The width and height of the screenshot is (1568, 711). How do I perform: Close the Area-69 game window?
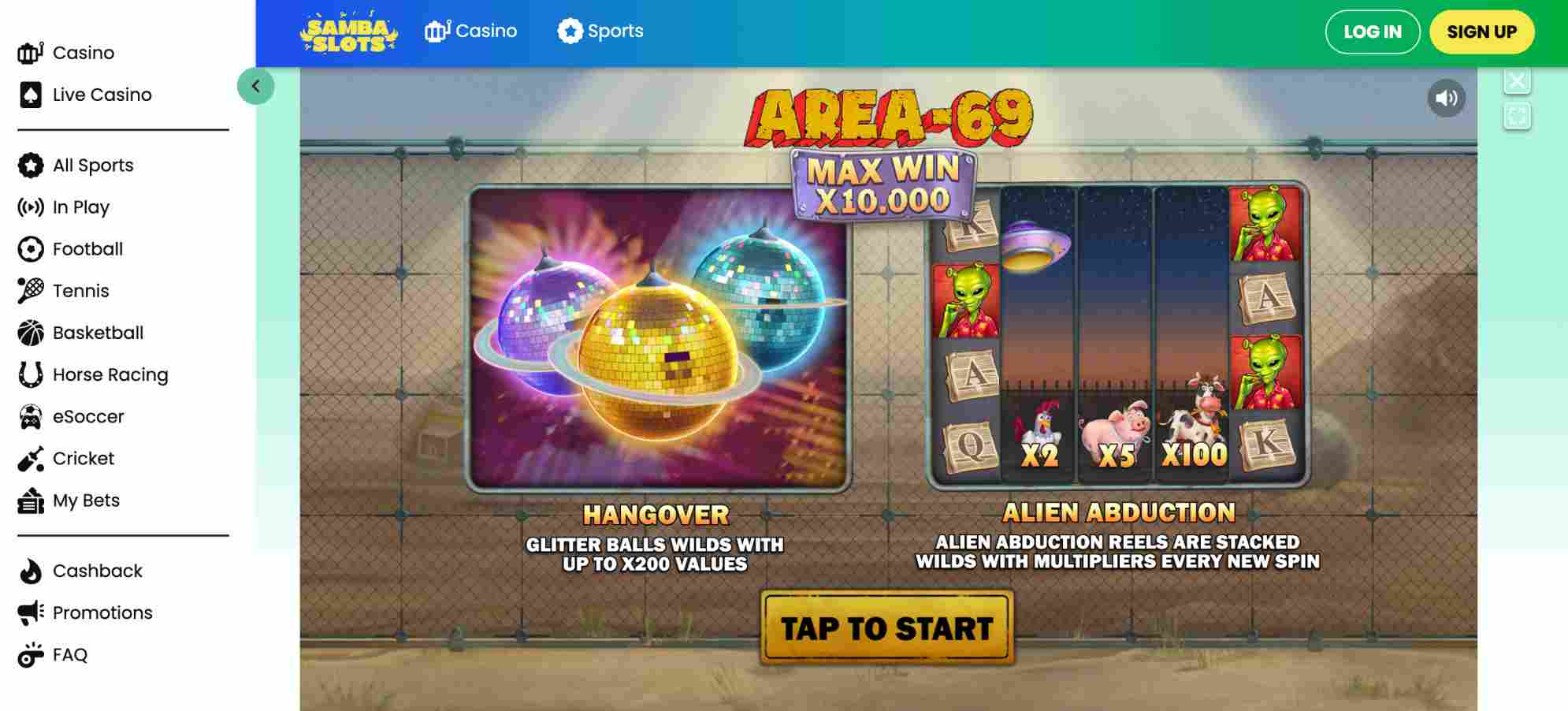(1517, 79)
